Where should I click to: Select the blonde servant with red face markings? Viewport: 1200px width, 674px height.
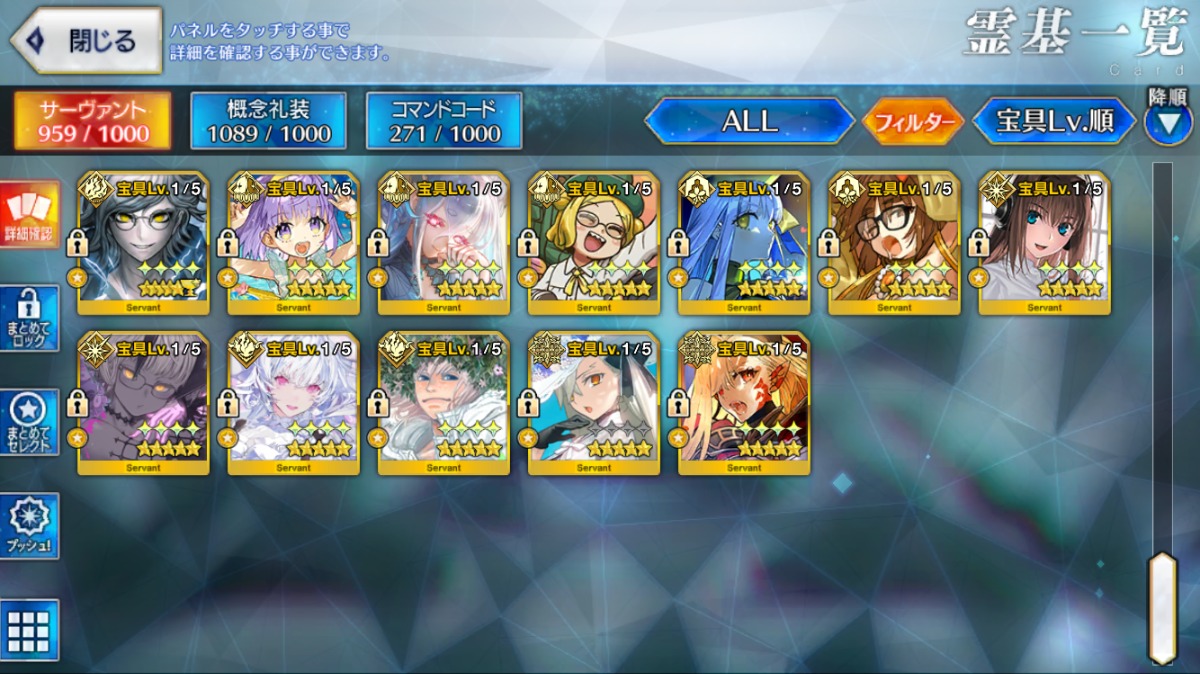click(743, 403)
